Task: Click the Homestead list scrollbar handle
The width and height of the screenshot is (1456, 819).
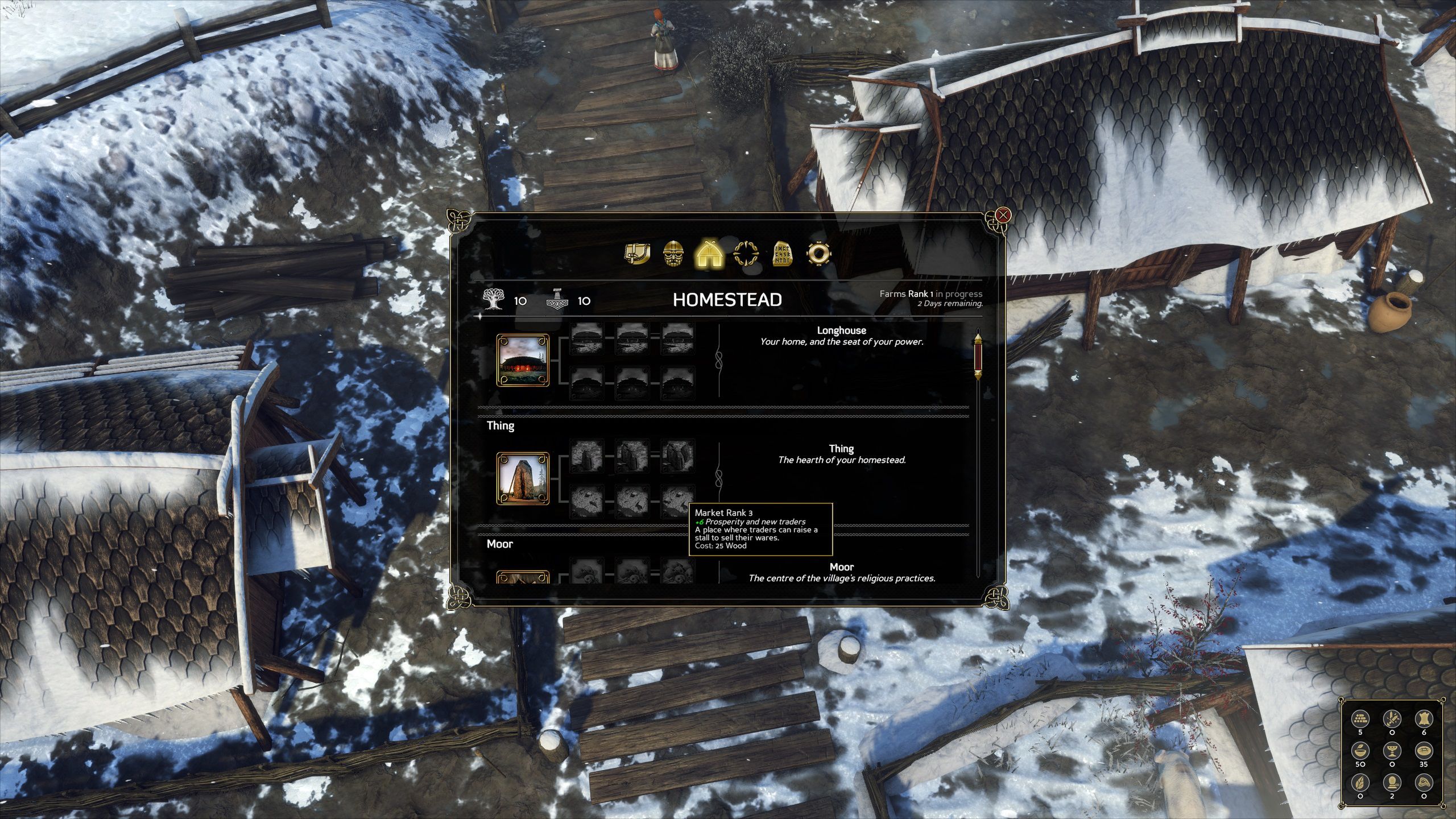Action: coord(978,357)
